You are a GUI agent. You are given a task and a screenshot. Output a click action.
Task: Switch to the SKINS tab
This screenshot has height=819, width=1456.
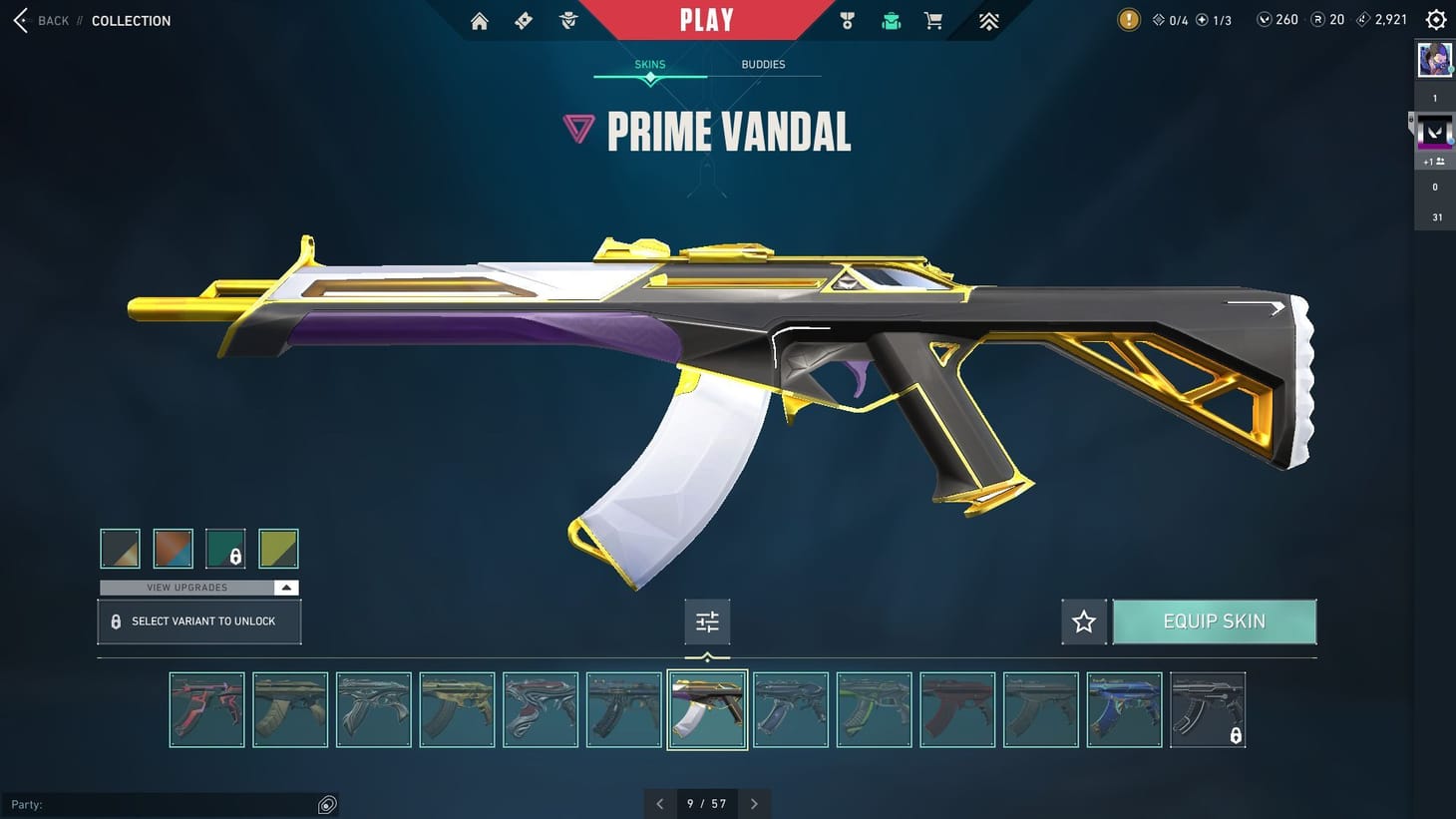649,64
